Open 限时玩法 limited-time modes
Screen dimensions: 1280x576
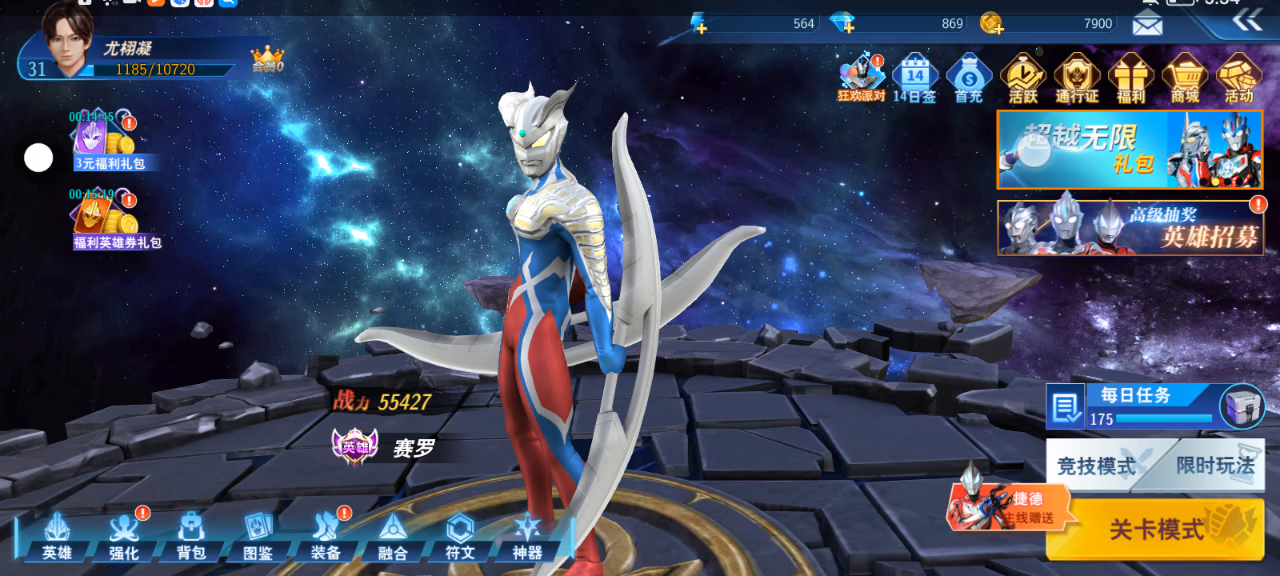[1214, 466]
